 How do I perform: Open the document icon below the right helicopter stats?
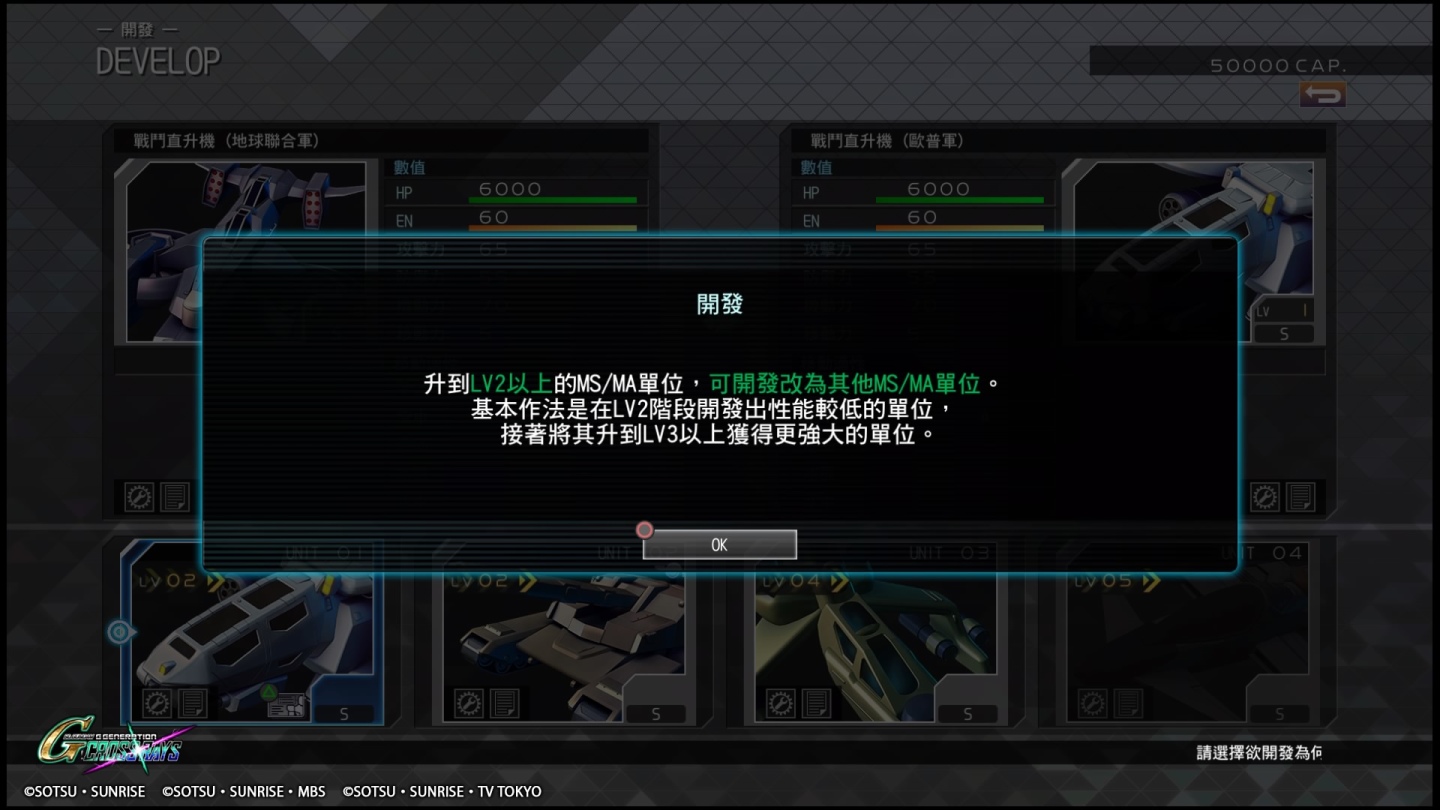coord(1299,497)
